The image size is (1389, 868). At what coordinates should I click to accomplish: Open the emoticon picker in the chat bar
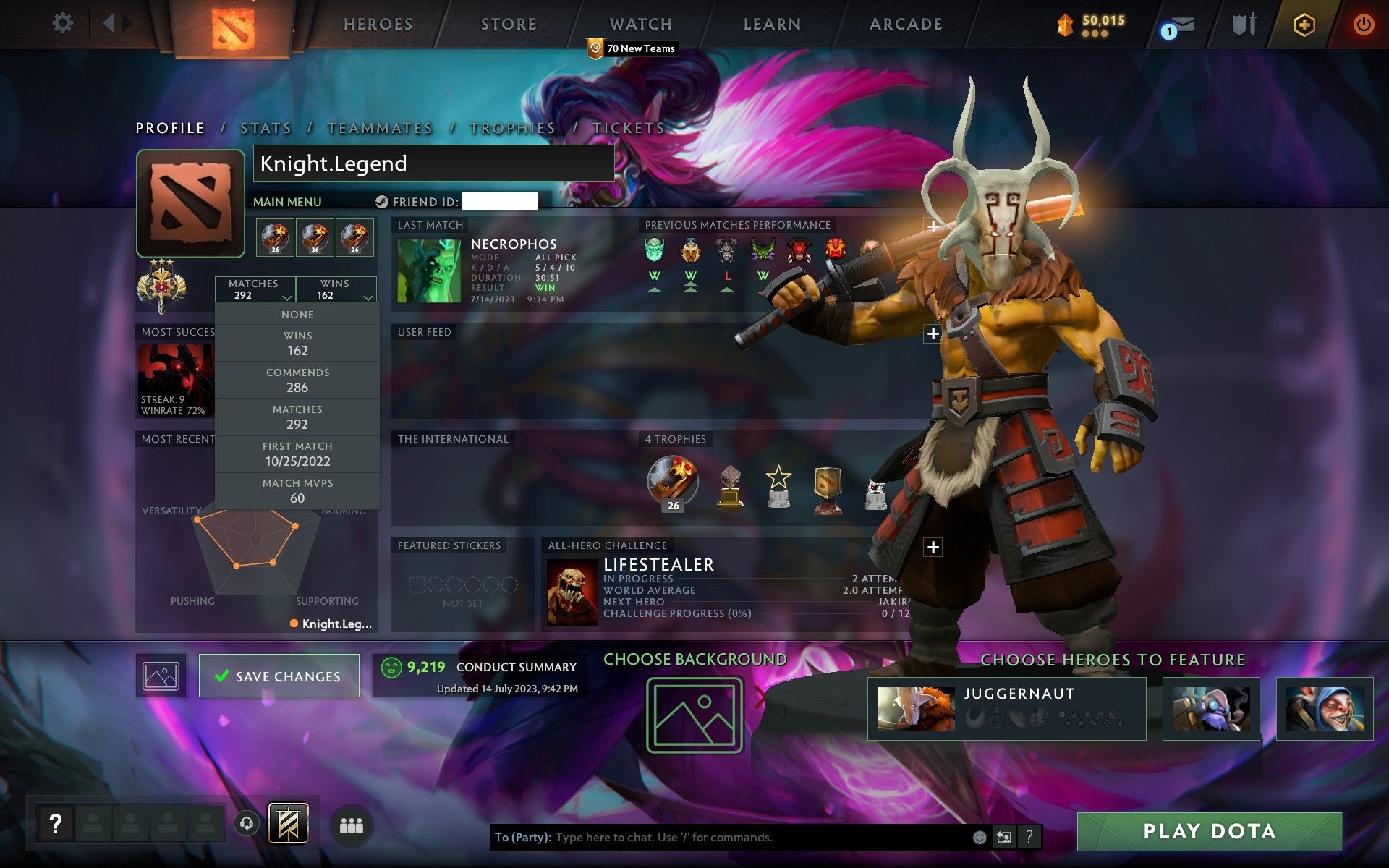tap(979, 838)
